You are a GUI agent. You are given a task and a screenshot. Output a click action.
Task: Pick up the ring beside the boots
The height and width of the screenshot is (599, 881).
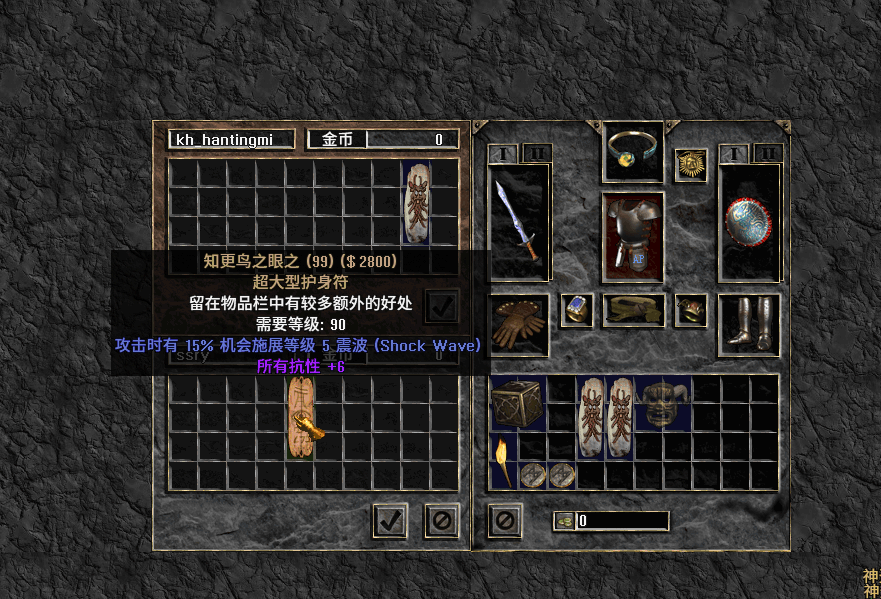tap(690, 310)
